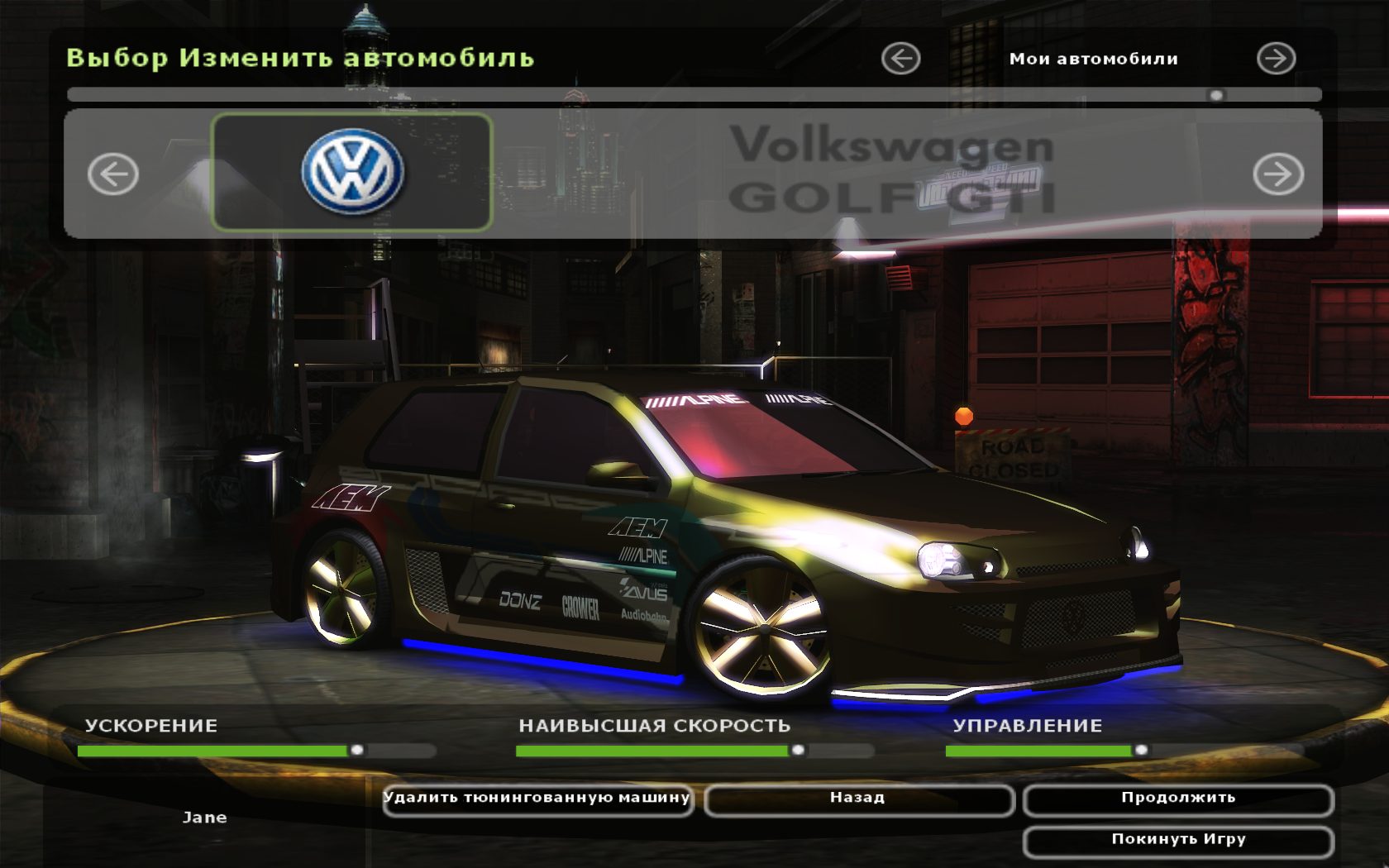Confirm selection with Продолжить
Viewport: 1389px width, 868px height.
point(1178,799)
